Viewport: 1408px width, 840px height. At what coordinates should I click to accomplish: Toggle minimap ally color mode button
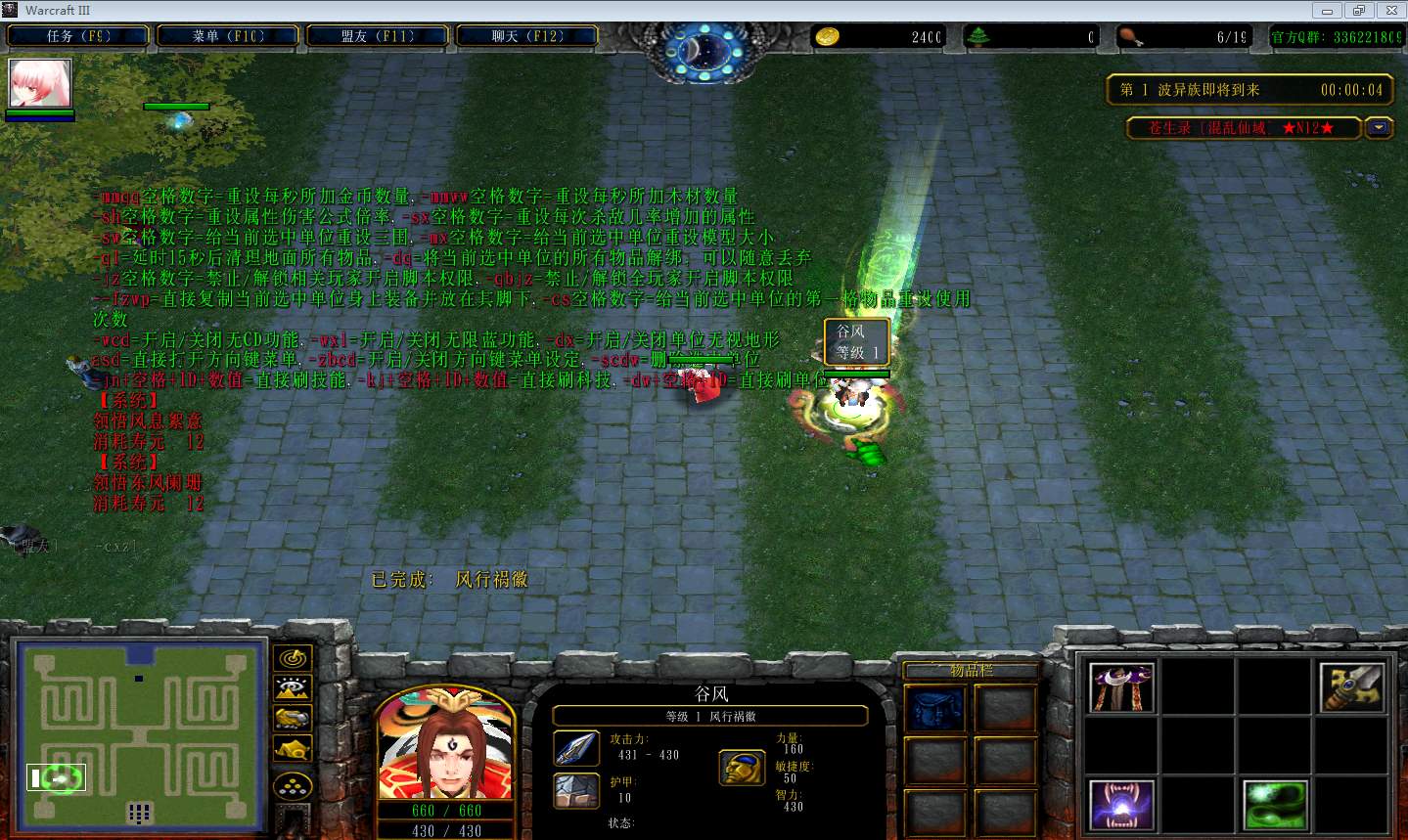pos(293,719)
